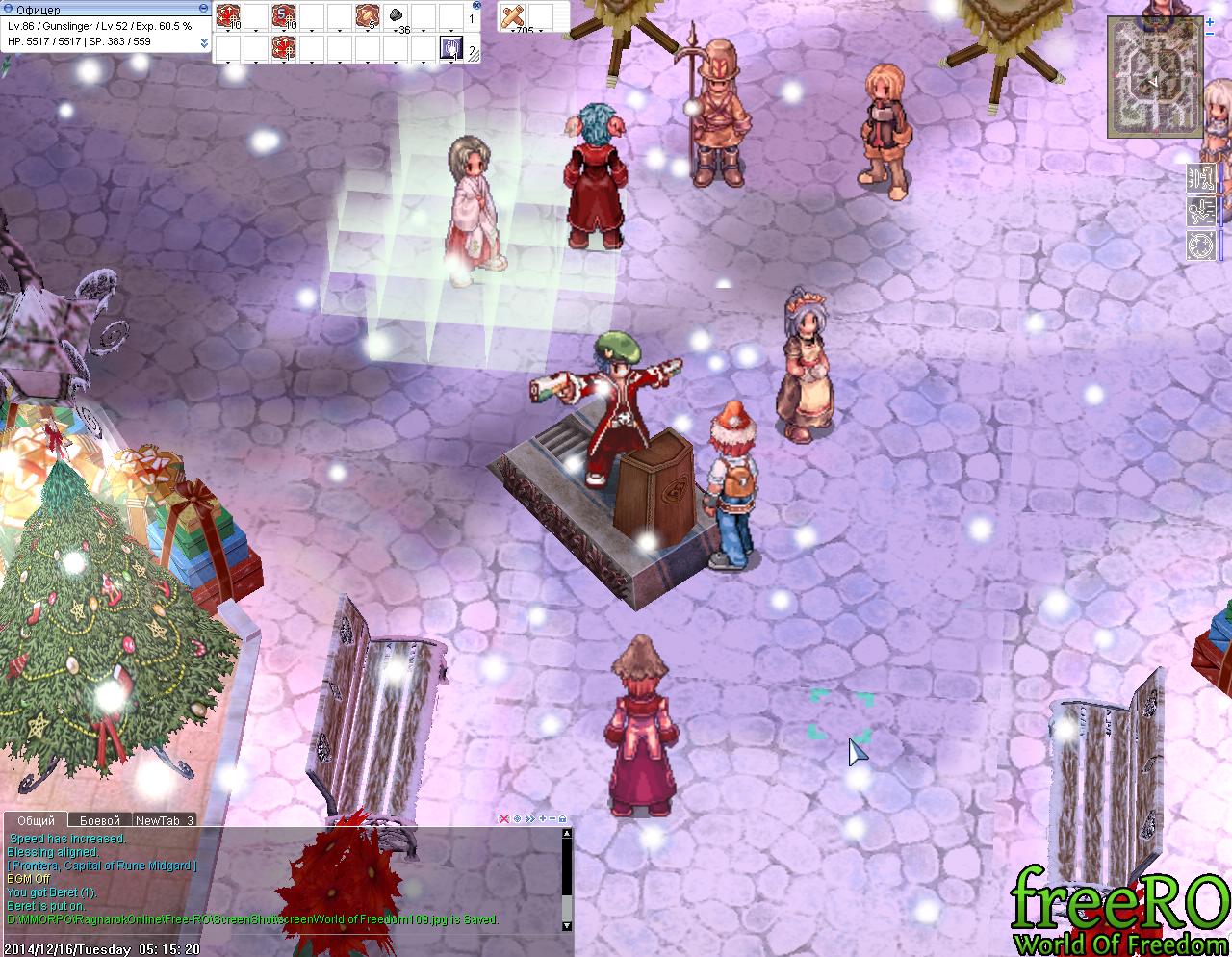
Task: Click the red X chat button
Action: pyautogui.click(x=503, y=818)
